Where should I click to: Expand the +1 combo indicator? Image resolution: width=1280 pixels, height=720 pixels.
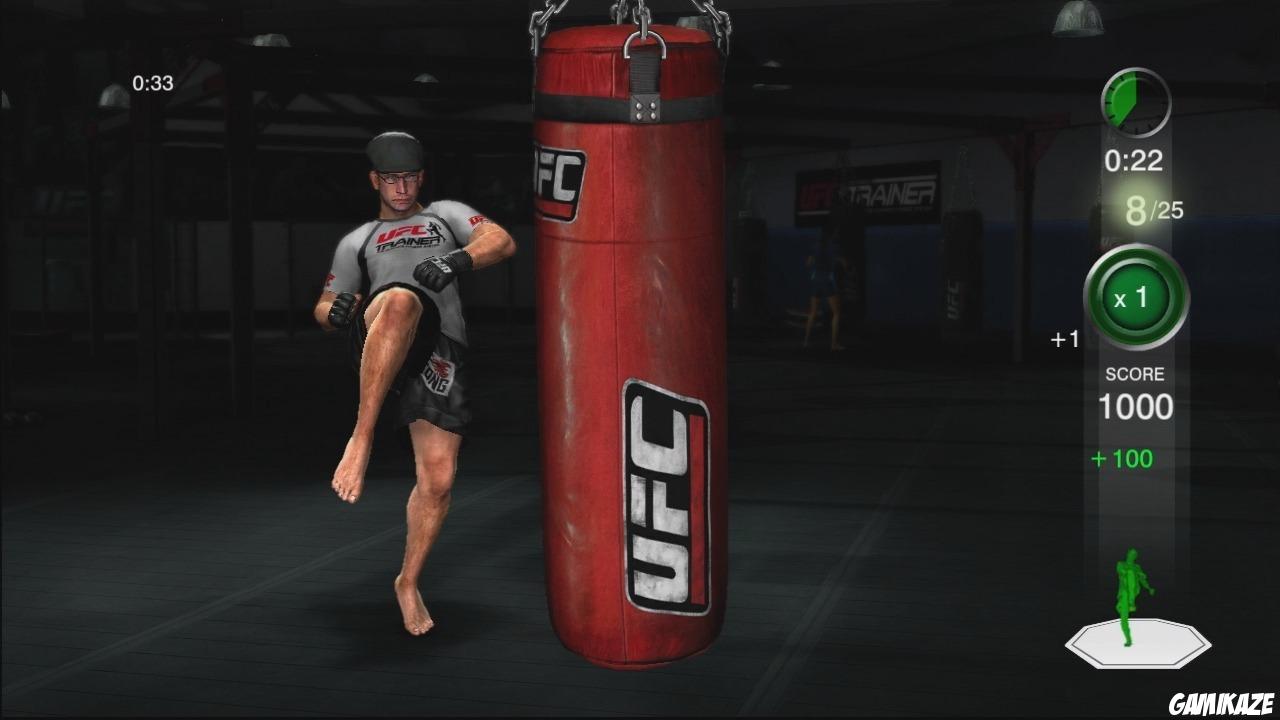[1066, 339]
